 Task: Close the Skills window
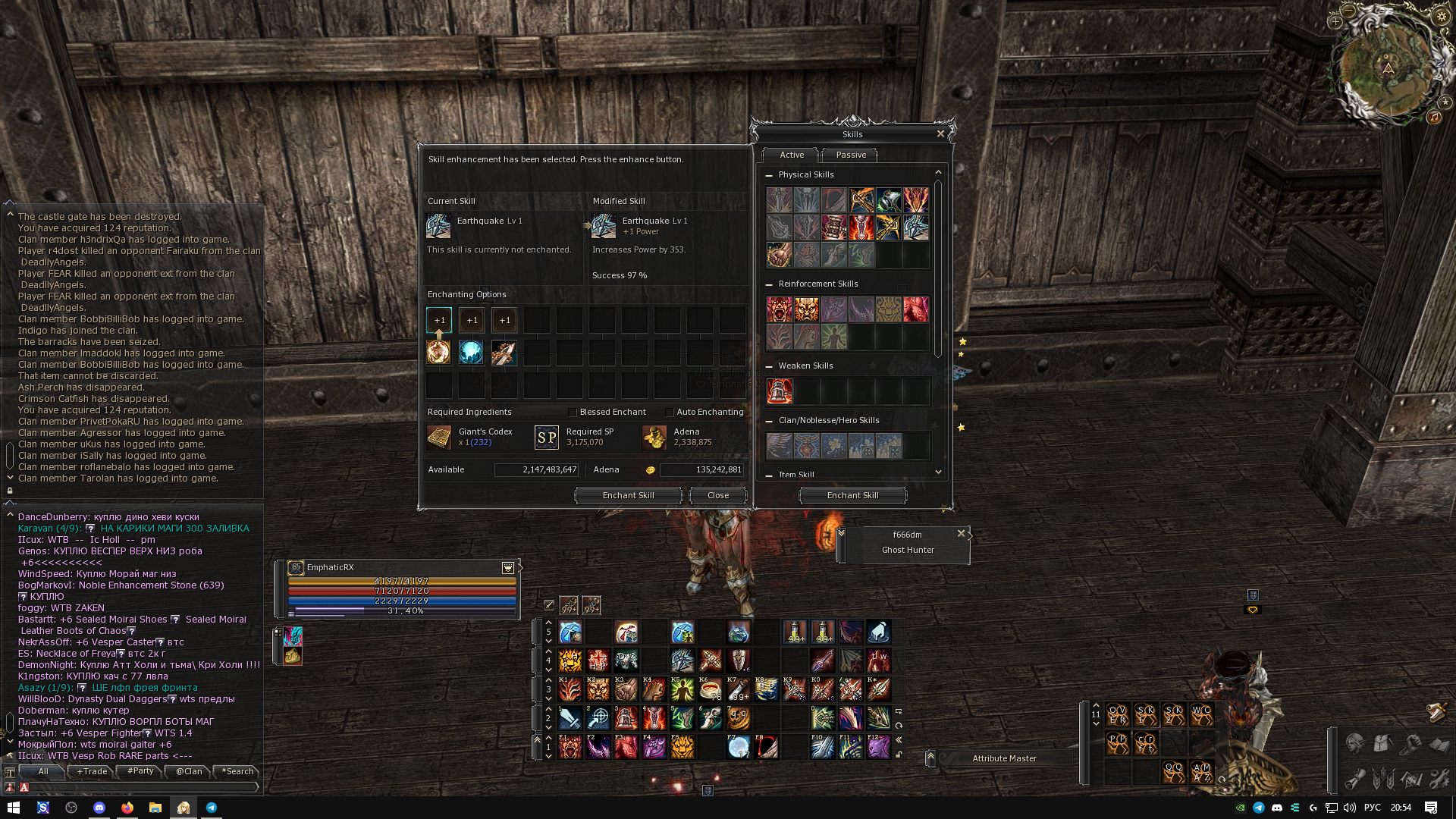pos(940,133)
